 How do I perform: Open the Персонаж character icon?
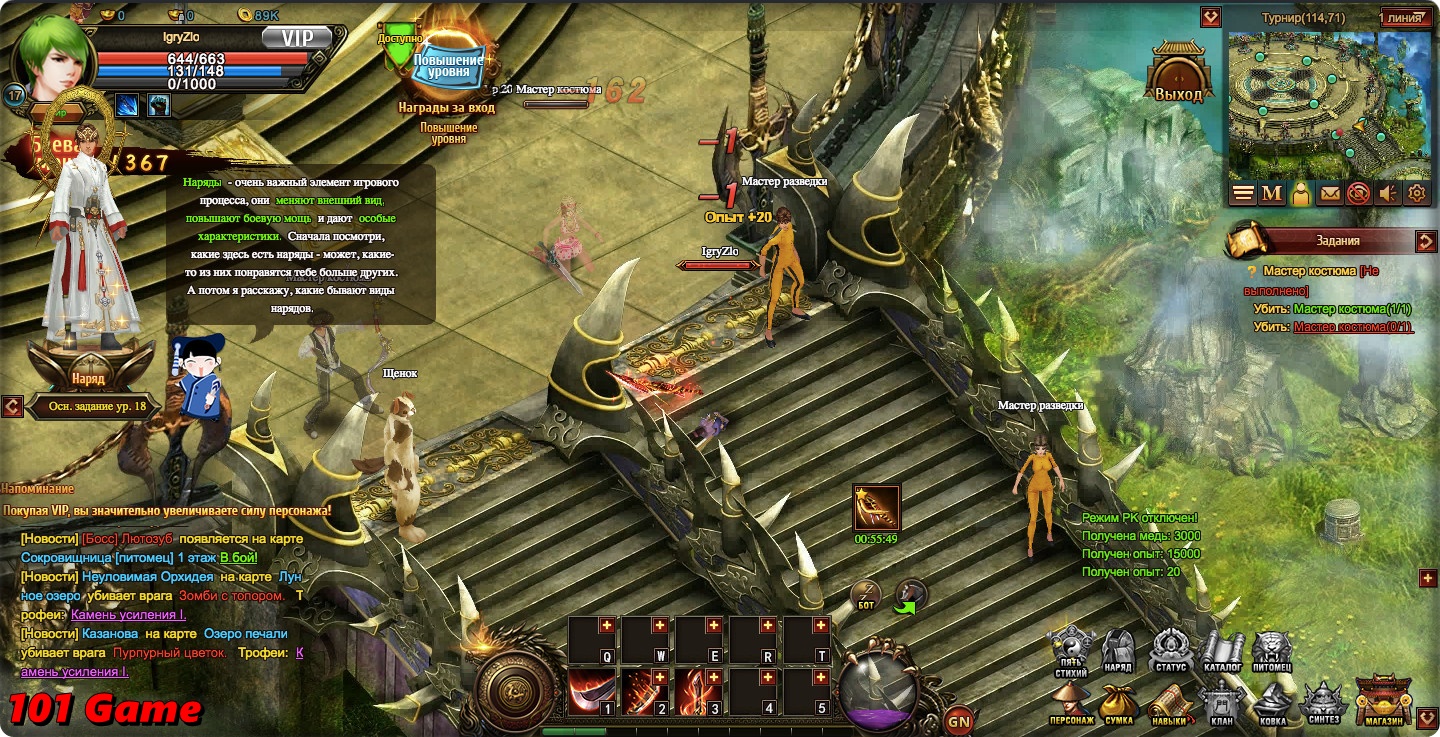coord(1069,698)
